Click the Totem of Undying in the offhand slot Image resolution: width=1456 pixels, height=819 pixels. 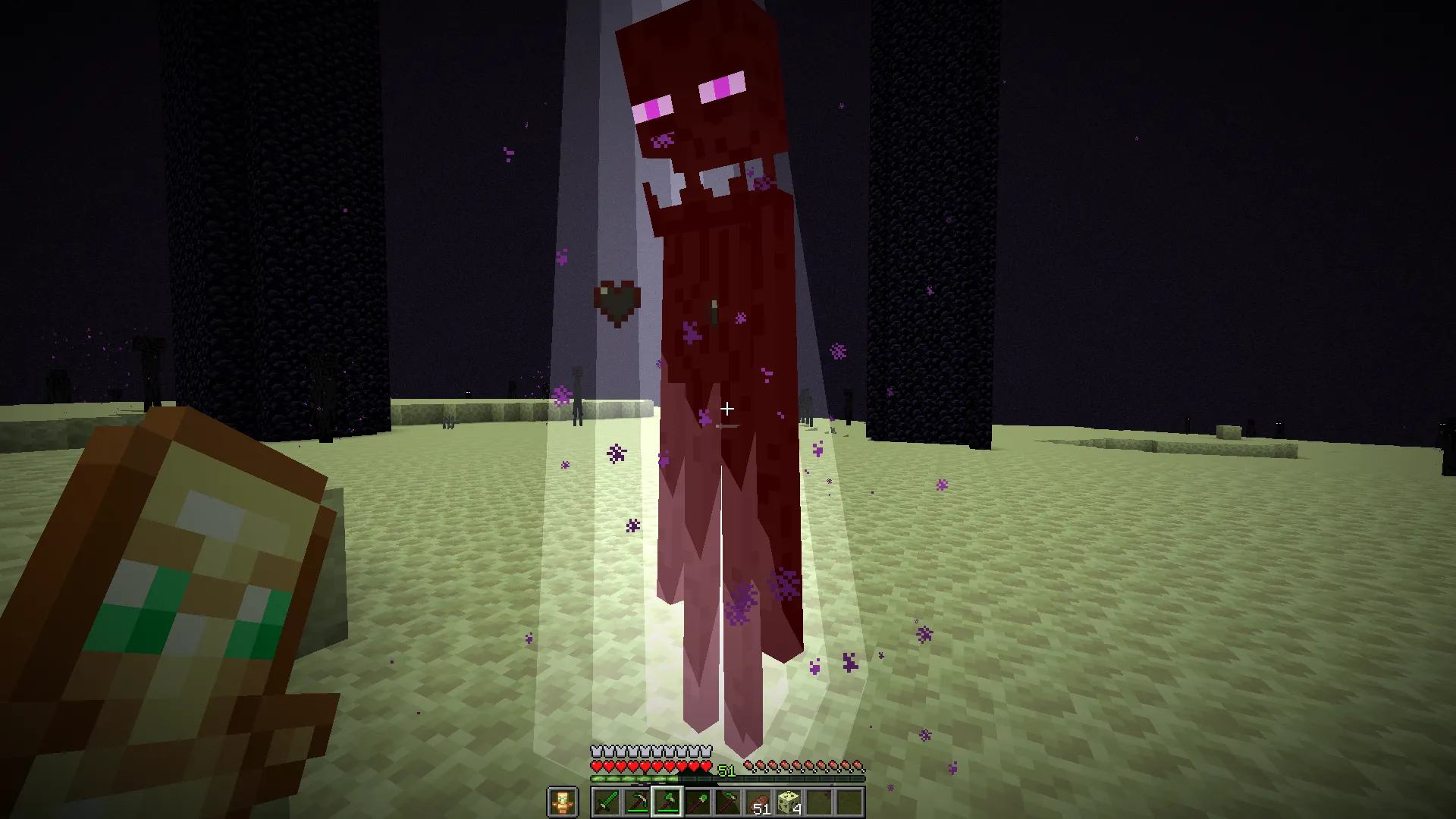pos(563,802)
